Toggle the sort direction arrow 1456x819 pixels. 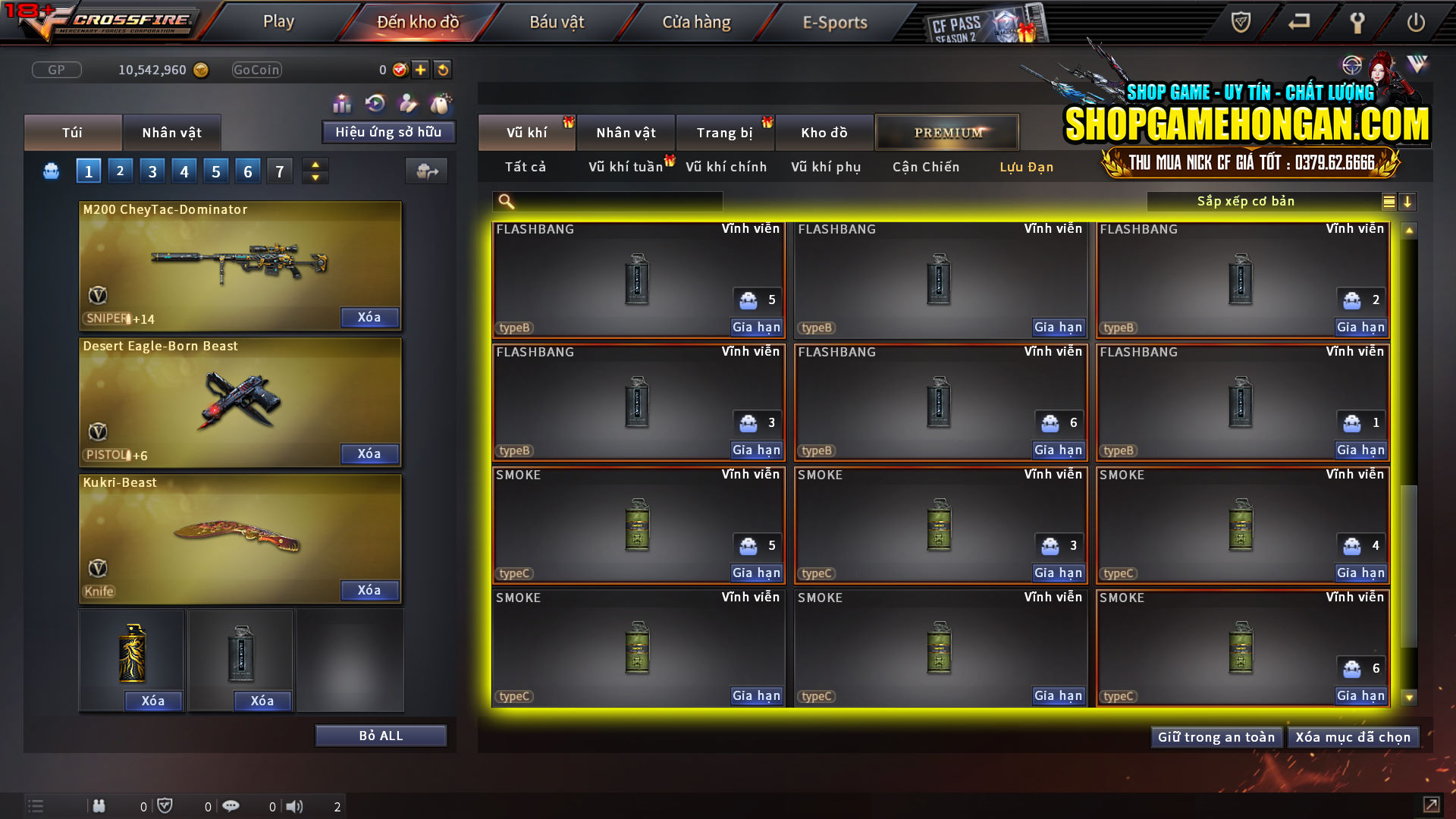click(1408, 202)
